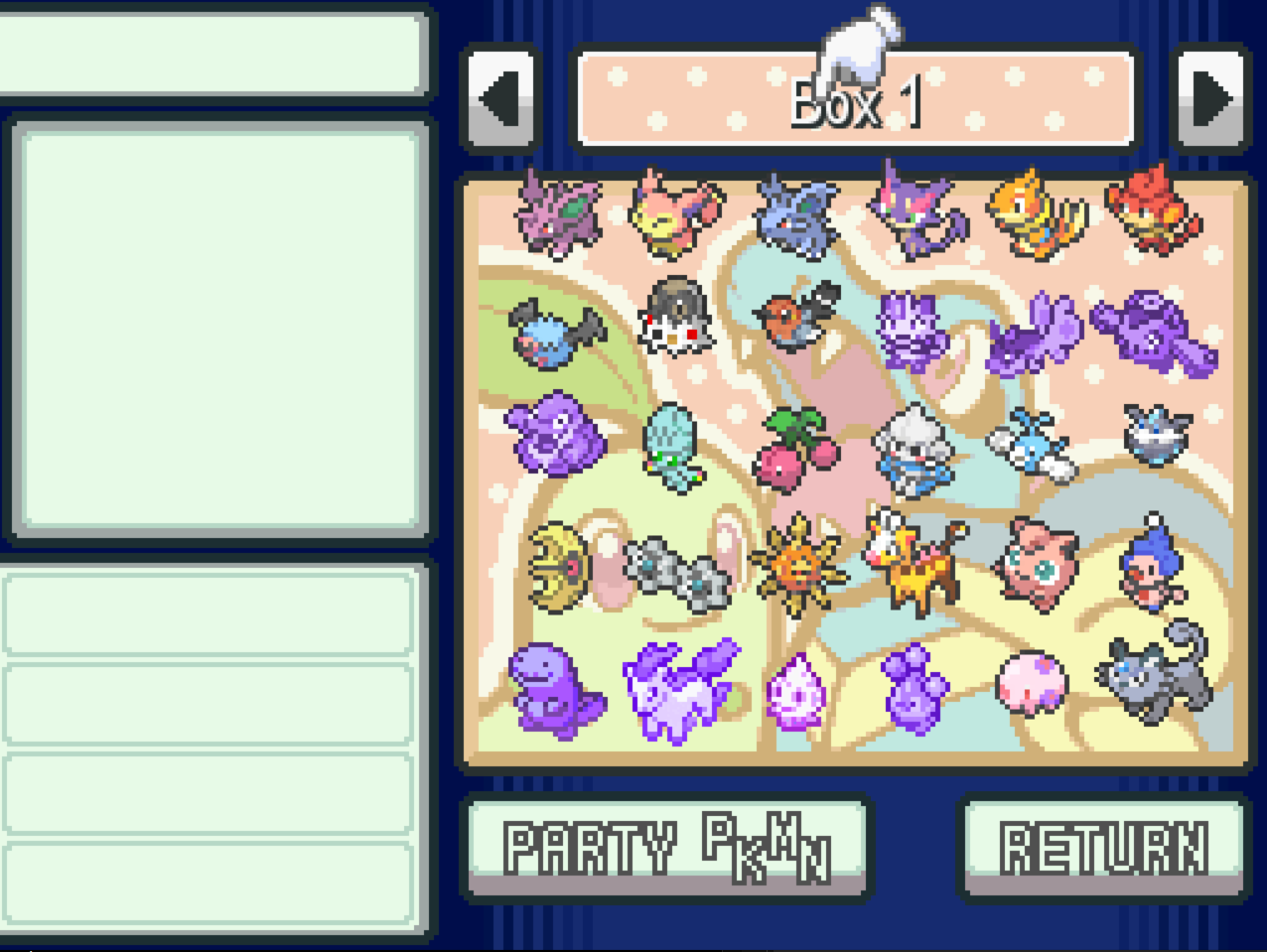Select Mime Jr. with the blue hat
1267x952 pixels.
(1154, 562)
